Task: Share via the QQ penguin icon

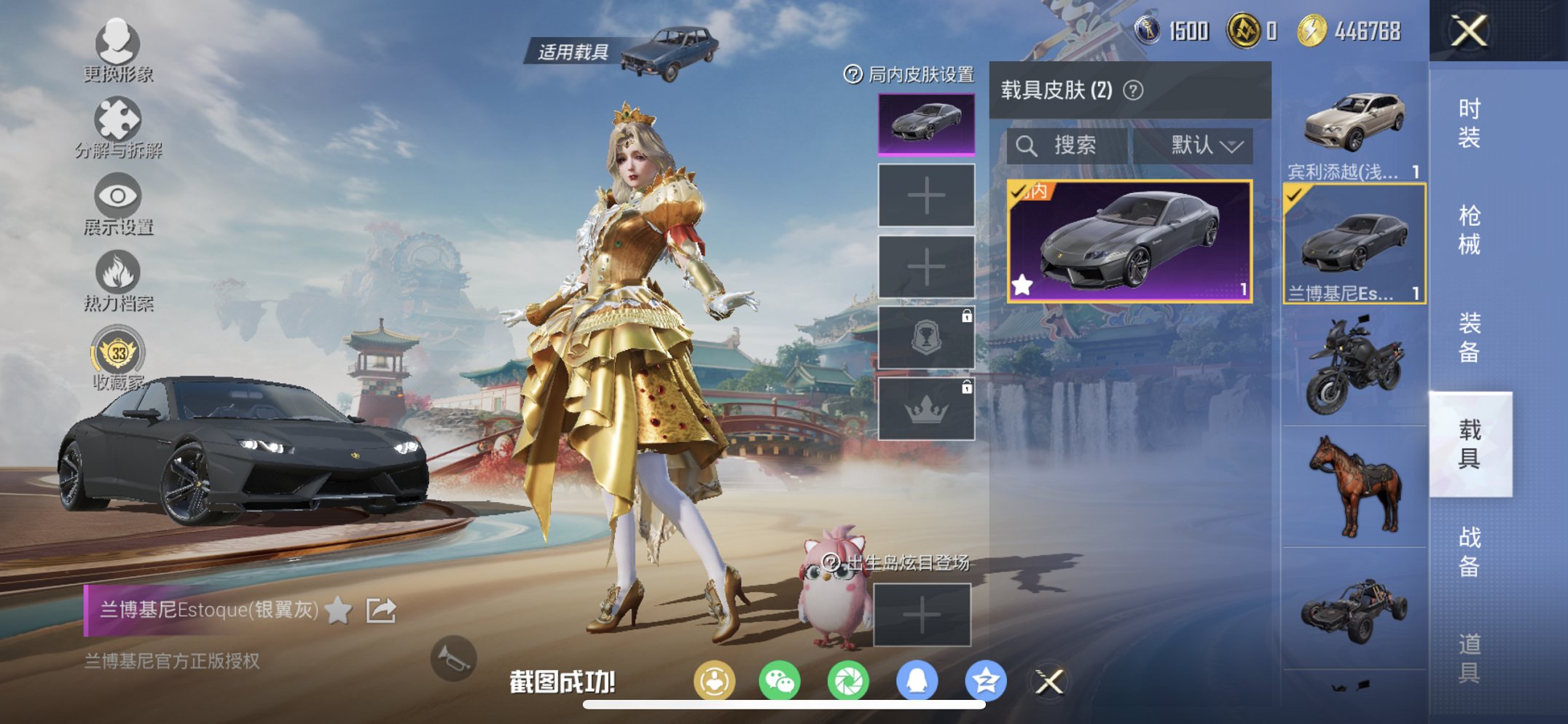Action: click(x=918, y=680)
